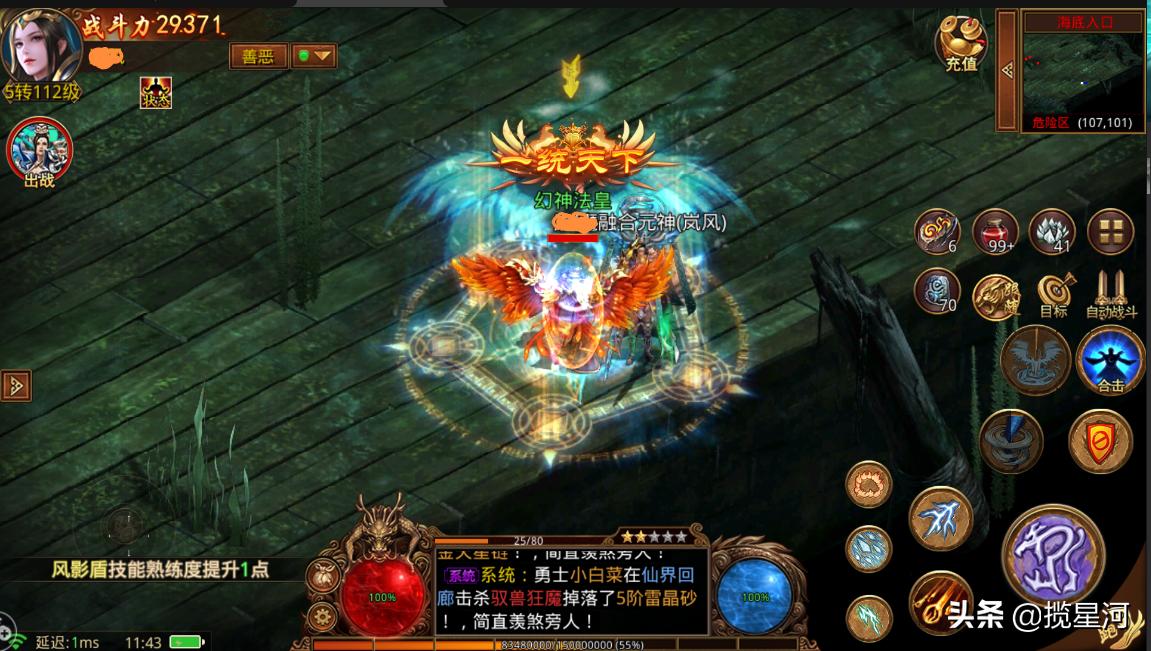Open the 充值 recharge shop
This screenshot has width=1151, height=651.
[961, 42]
